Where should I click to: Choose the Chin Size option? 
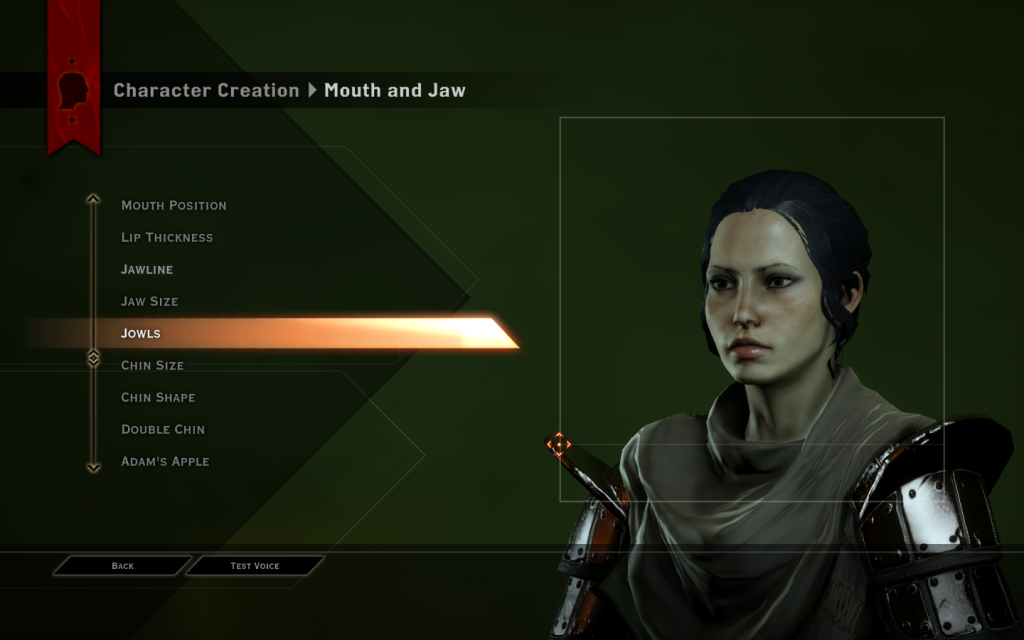point(152,365)
